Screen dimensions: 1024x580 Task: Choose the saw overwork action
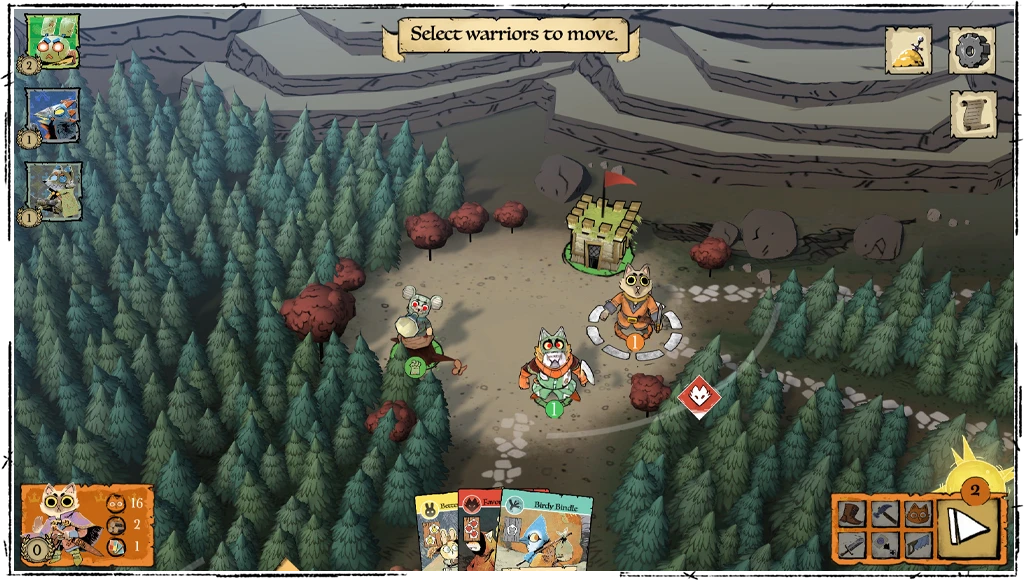tap(918, 545)
